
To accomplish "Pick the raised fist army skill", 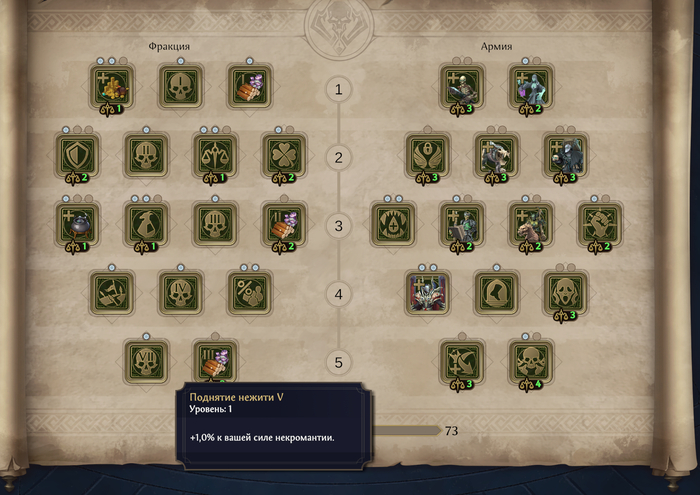I will click(599, 223).
